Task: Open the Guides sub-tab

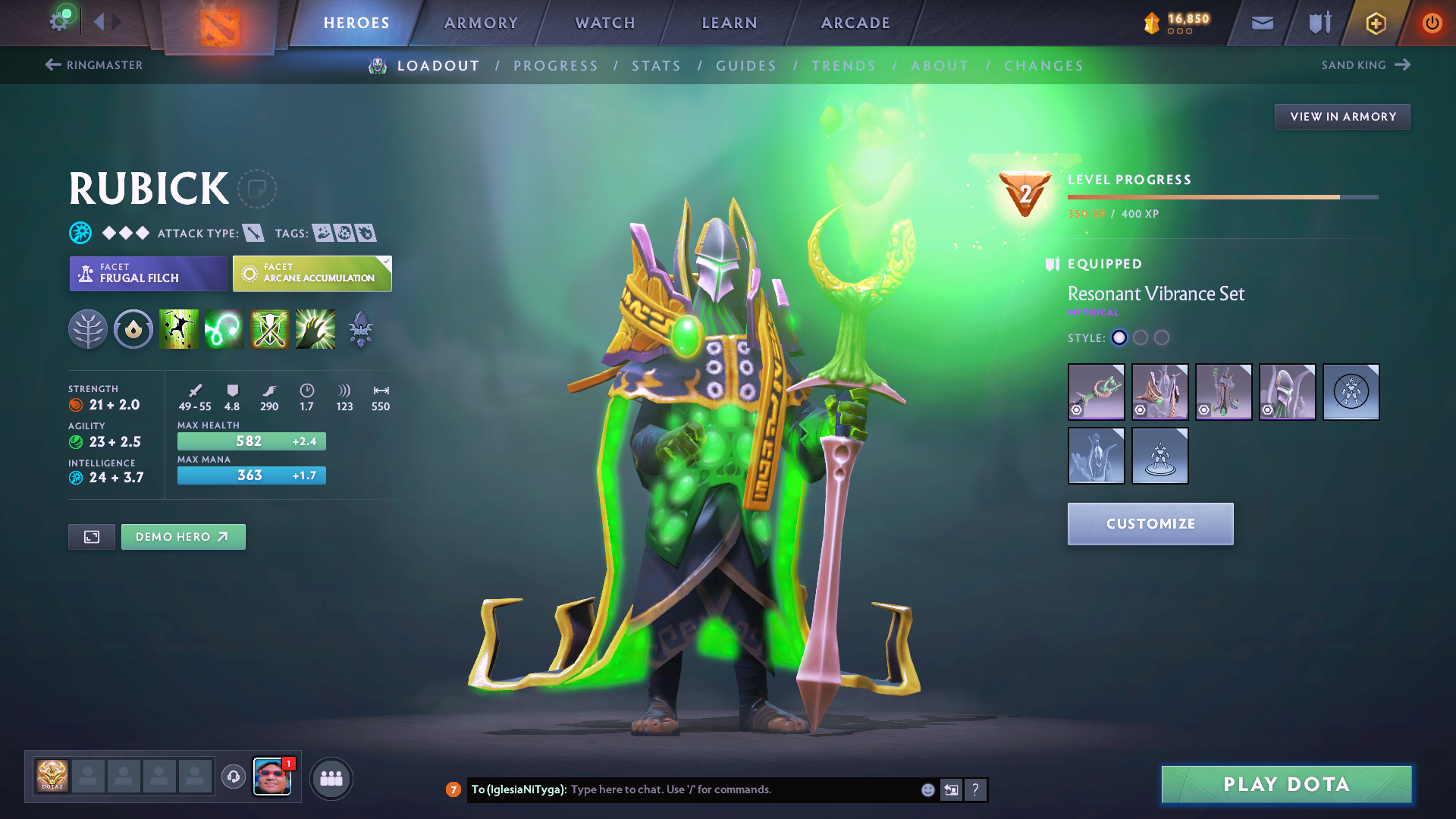Action: pyautogui.click(x=746, y=66)
